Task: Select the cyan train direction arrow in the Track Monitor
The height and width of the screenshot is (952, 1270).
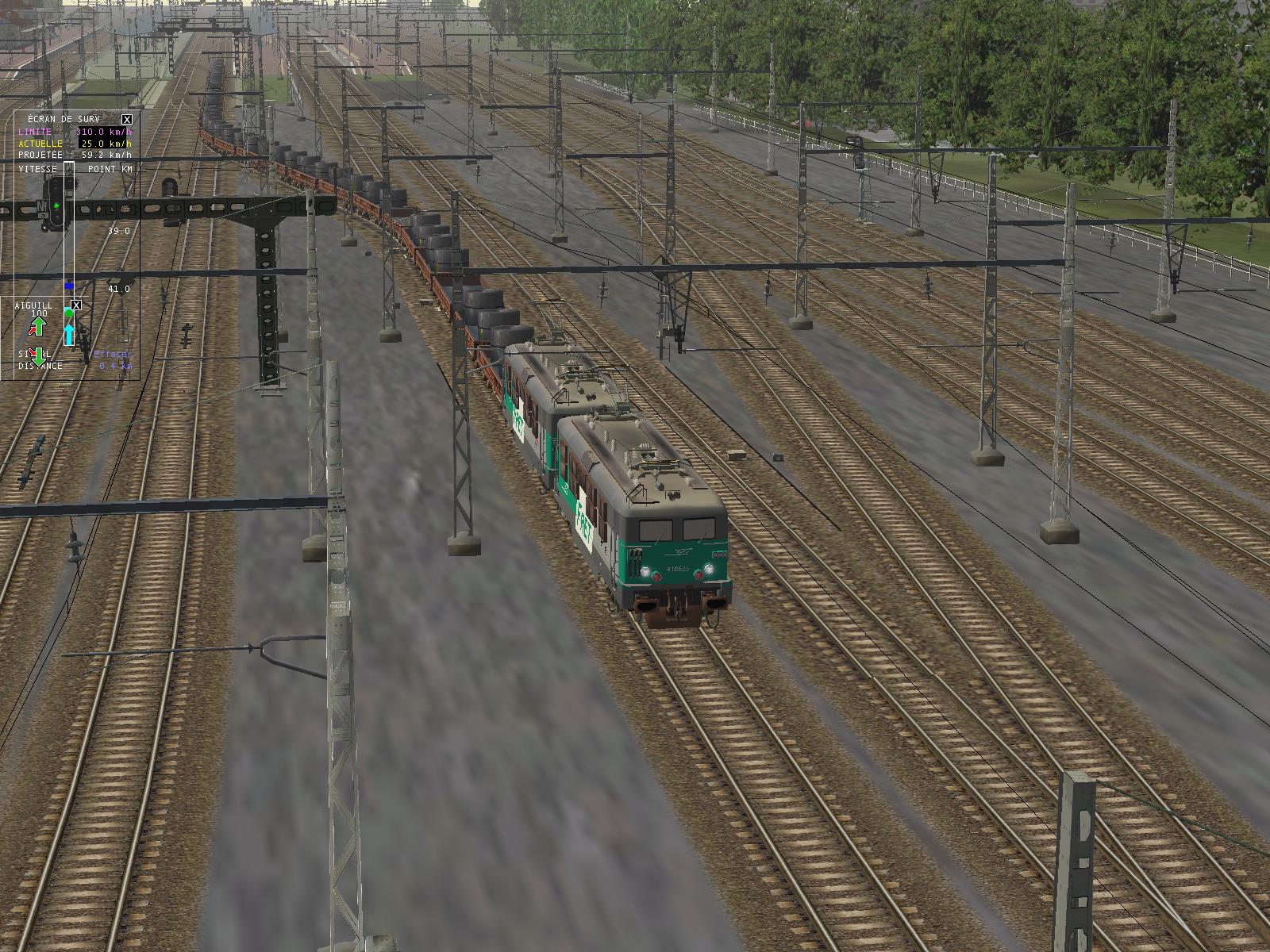Action: (69, 333)
